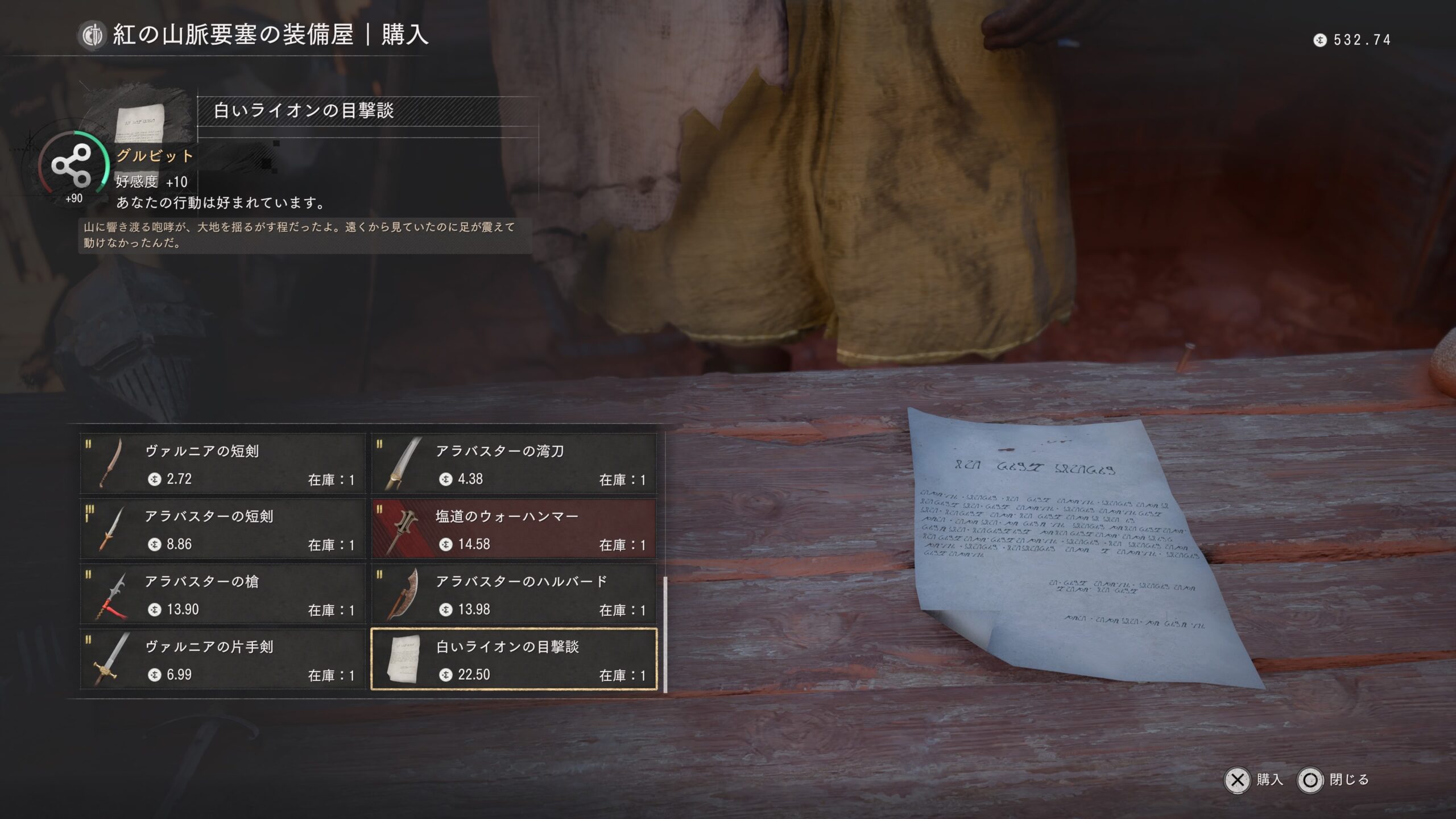Choose the 白いライオンの目撃談 listing
This screenshot has height=819, width=1456.
tap(514, 660)
